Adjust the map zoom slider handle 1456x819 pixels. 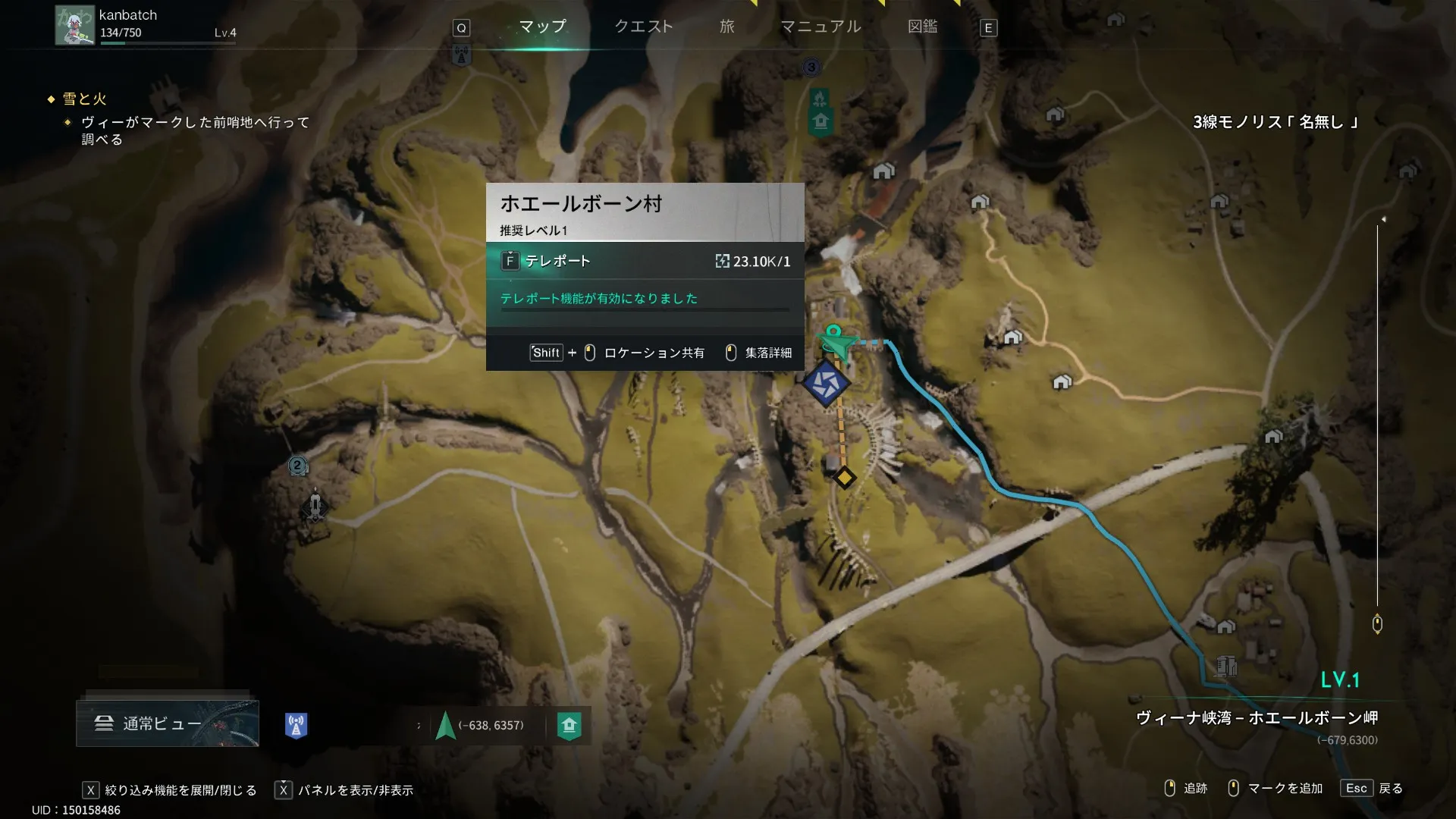(x=1377, y=623)
